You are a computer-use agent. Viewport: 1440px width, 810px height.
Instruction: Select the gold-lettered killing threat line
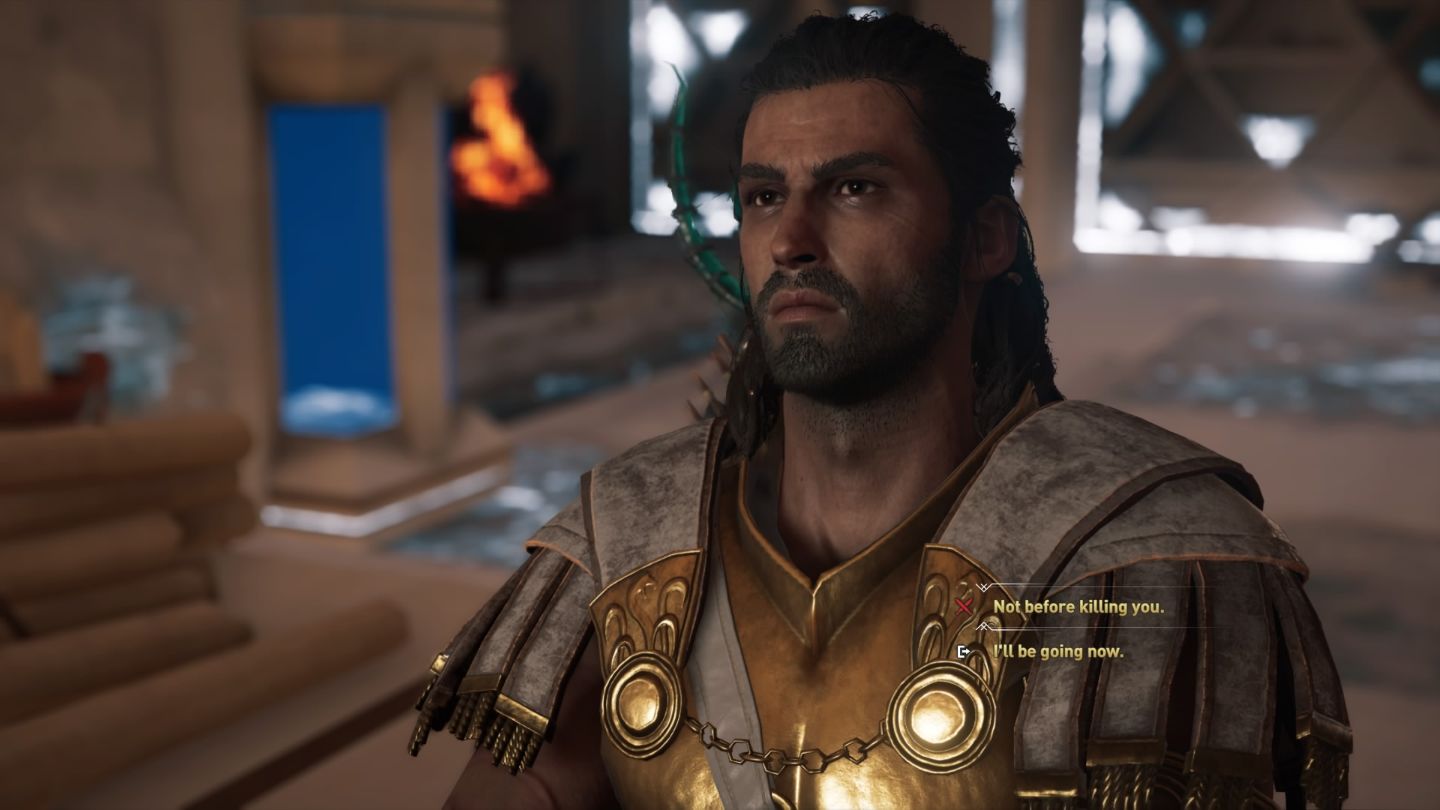pyautogui.click(x=1078, y=606)
